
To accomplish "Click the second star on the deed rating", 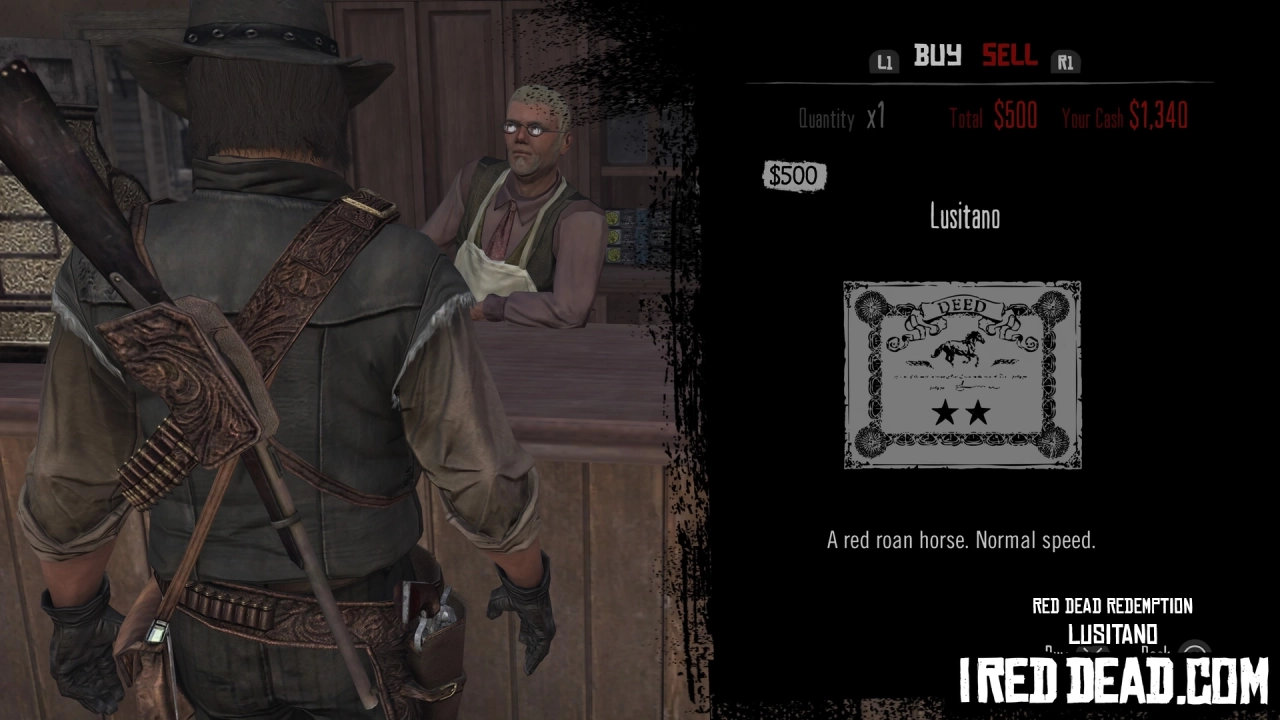I will pyautogui.click(x=977, y=412).
